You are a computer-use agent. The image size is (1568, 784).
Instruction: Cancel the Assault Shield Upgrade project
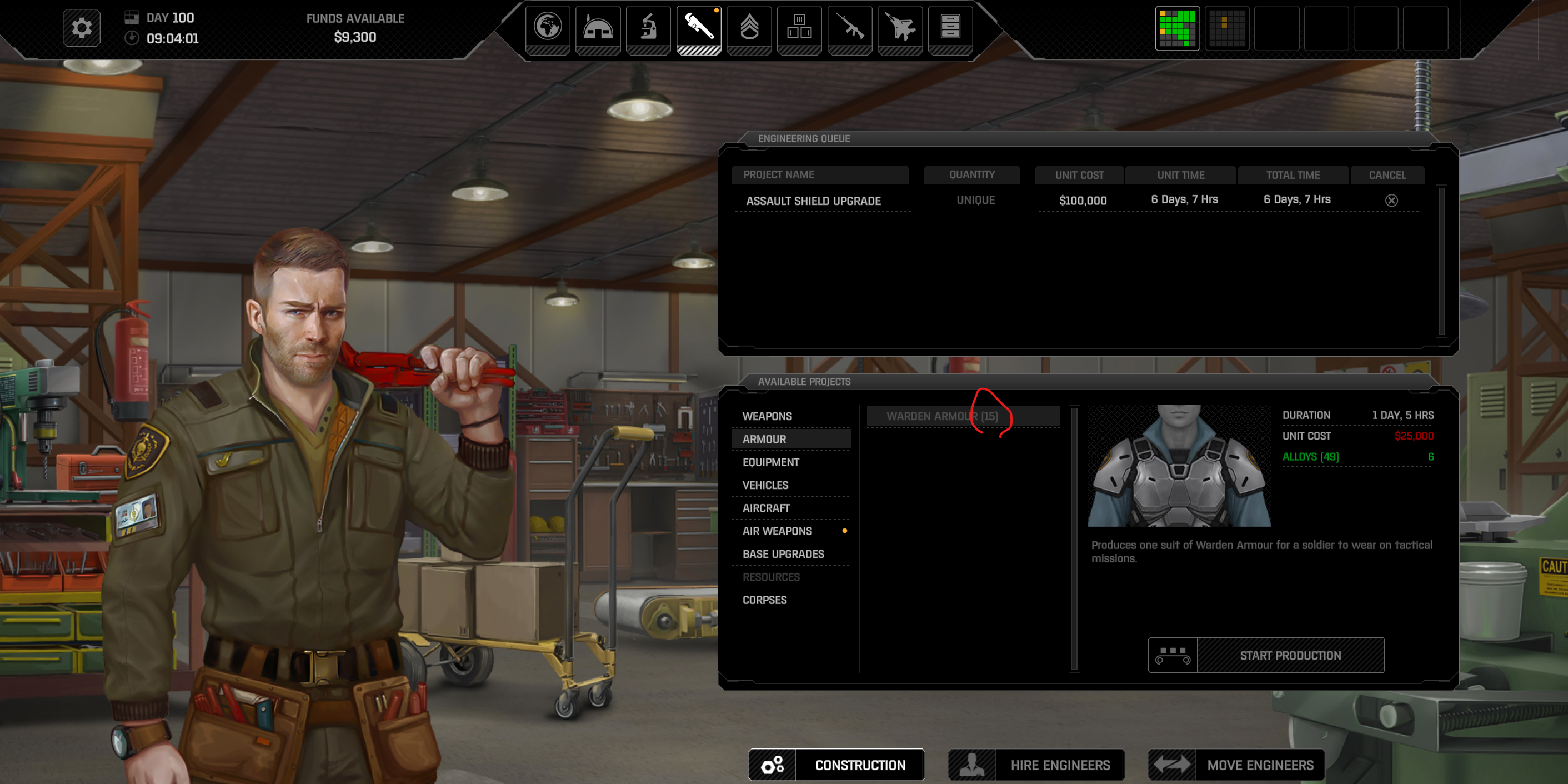(x=1391, y=200)
